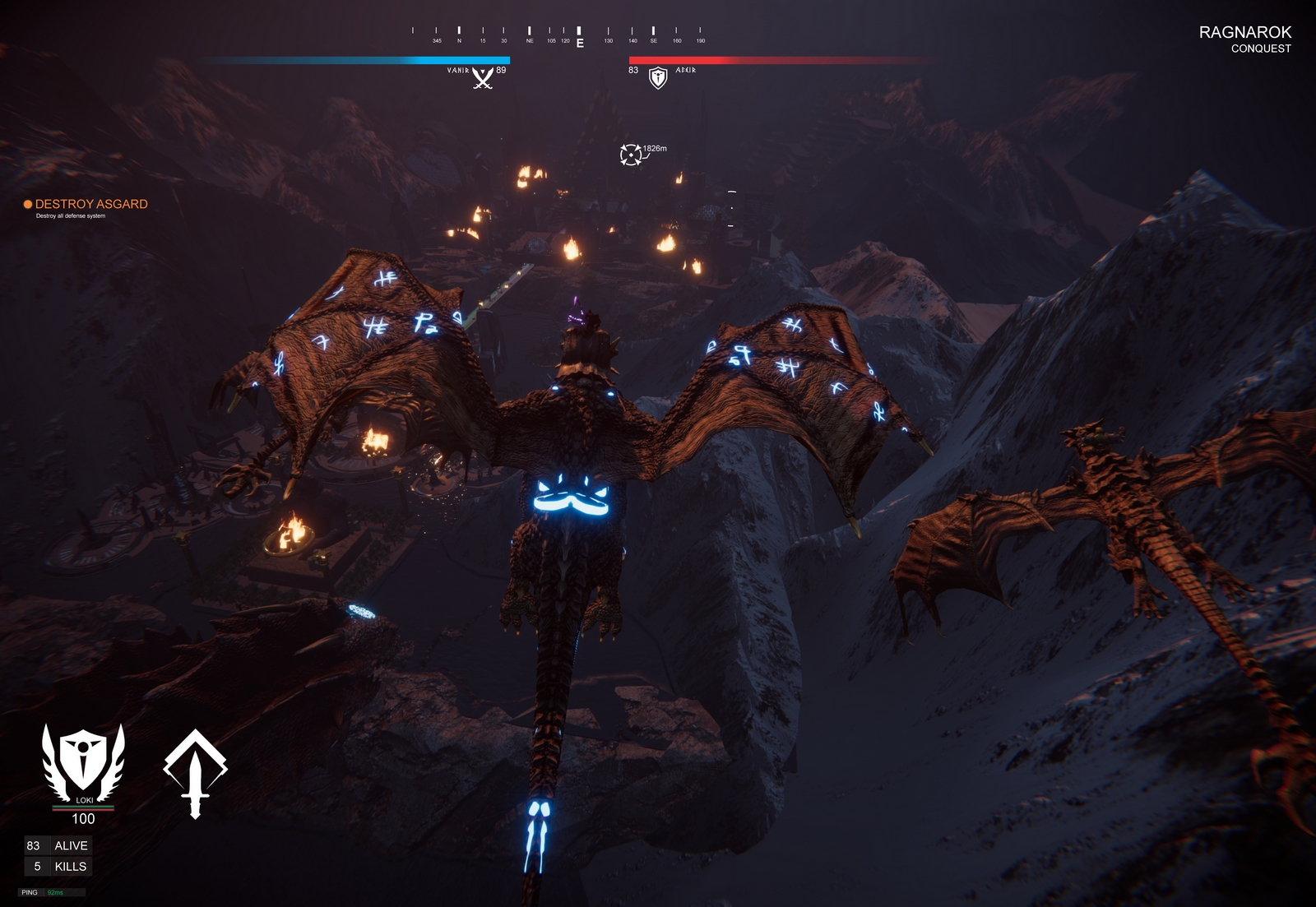Expand the Destroy all defense system details

point(72,218)
